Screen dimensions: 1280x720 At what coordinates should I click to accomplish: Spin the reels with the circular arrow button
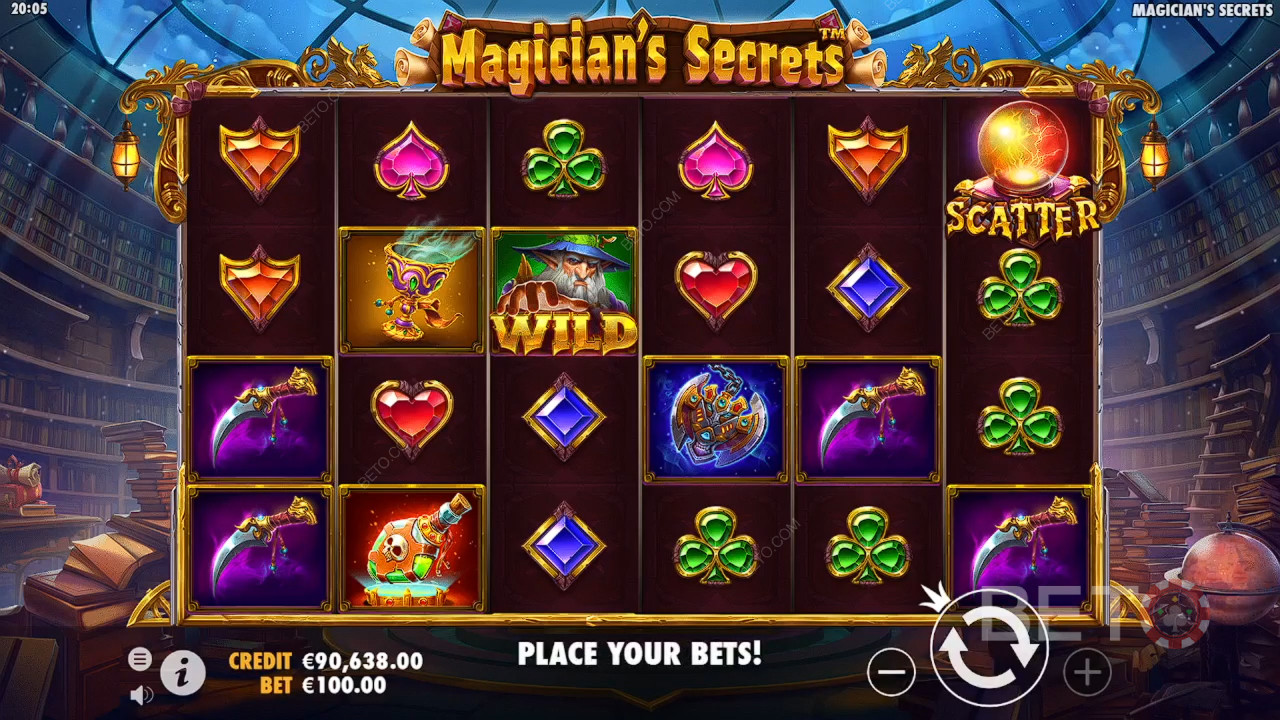click(x=989, y=650)
